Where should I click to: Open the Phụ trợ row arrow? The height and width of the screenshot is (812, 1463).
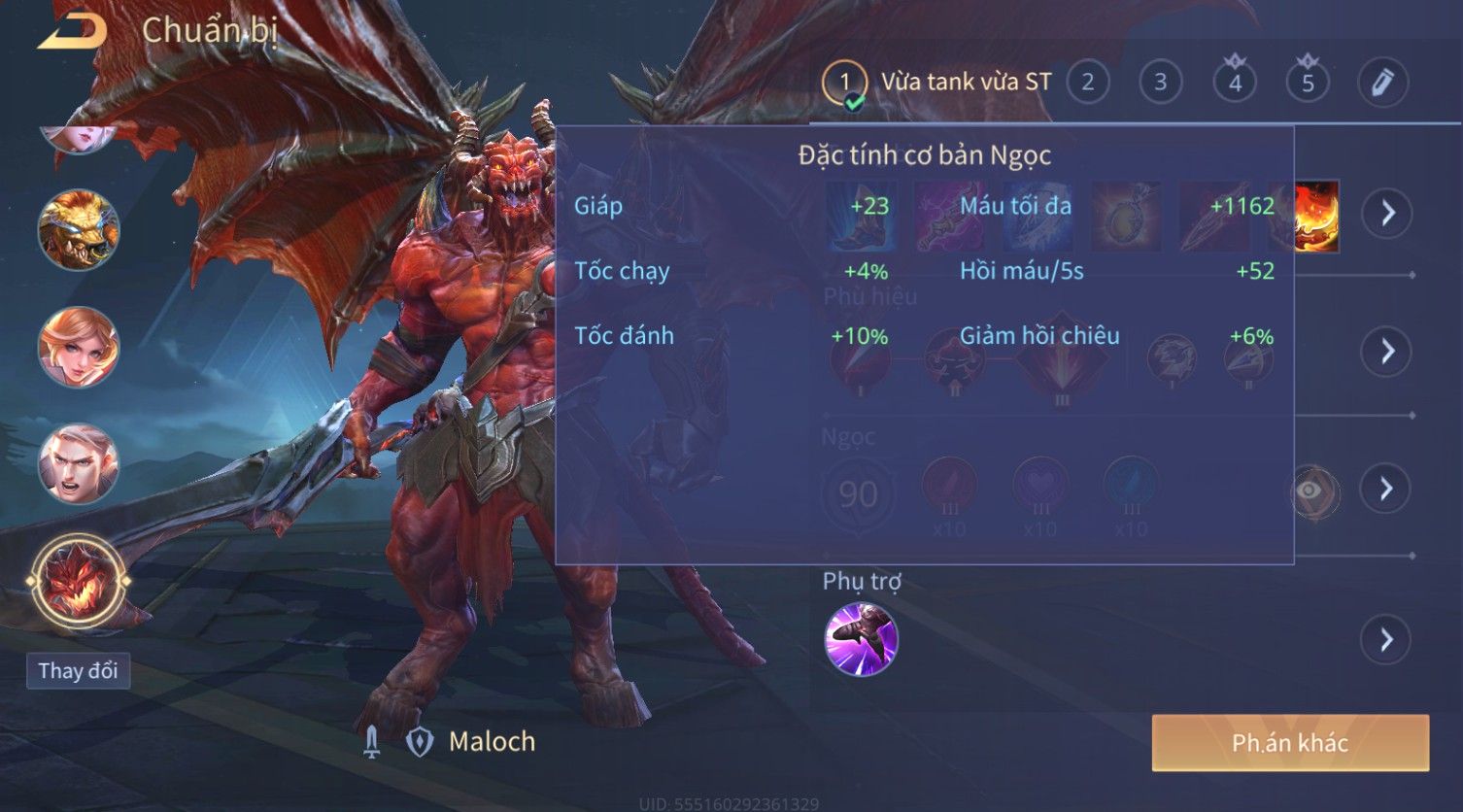click(x=1387, y=640)
